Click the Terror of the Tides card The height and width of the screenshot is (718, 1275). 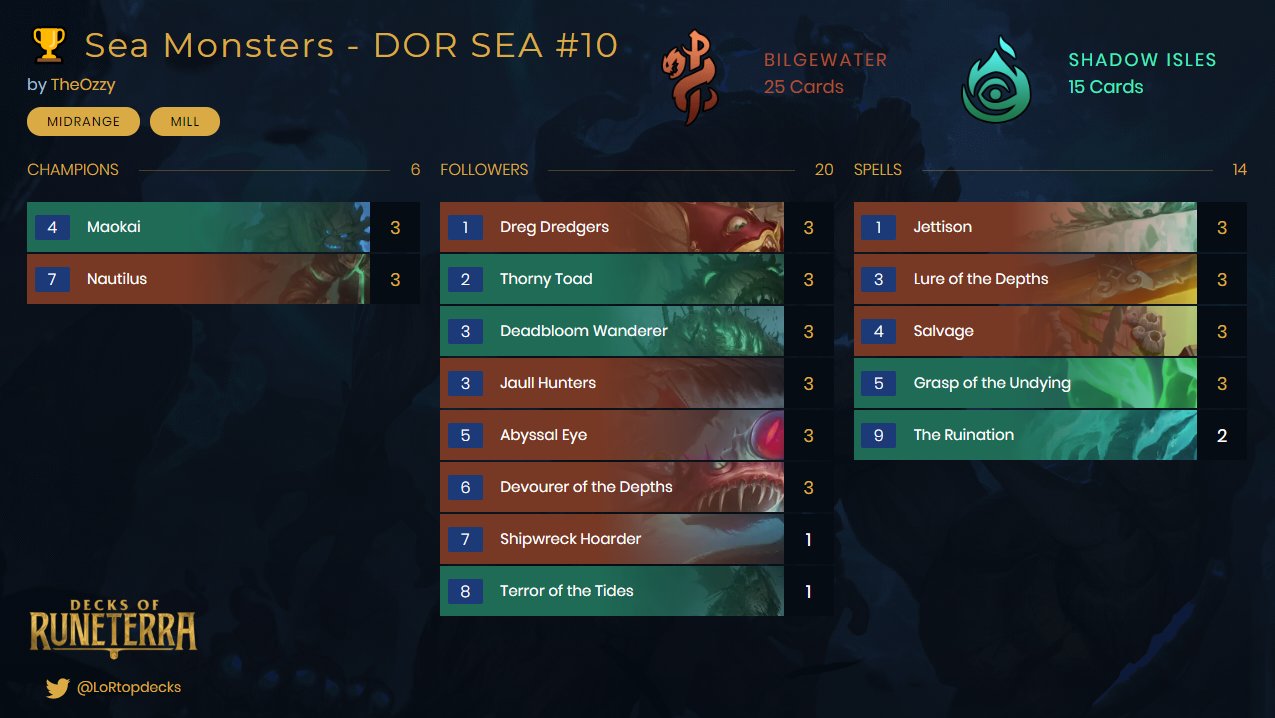[611, 592]
